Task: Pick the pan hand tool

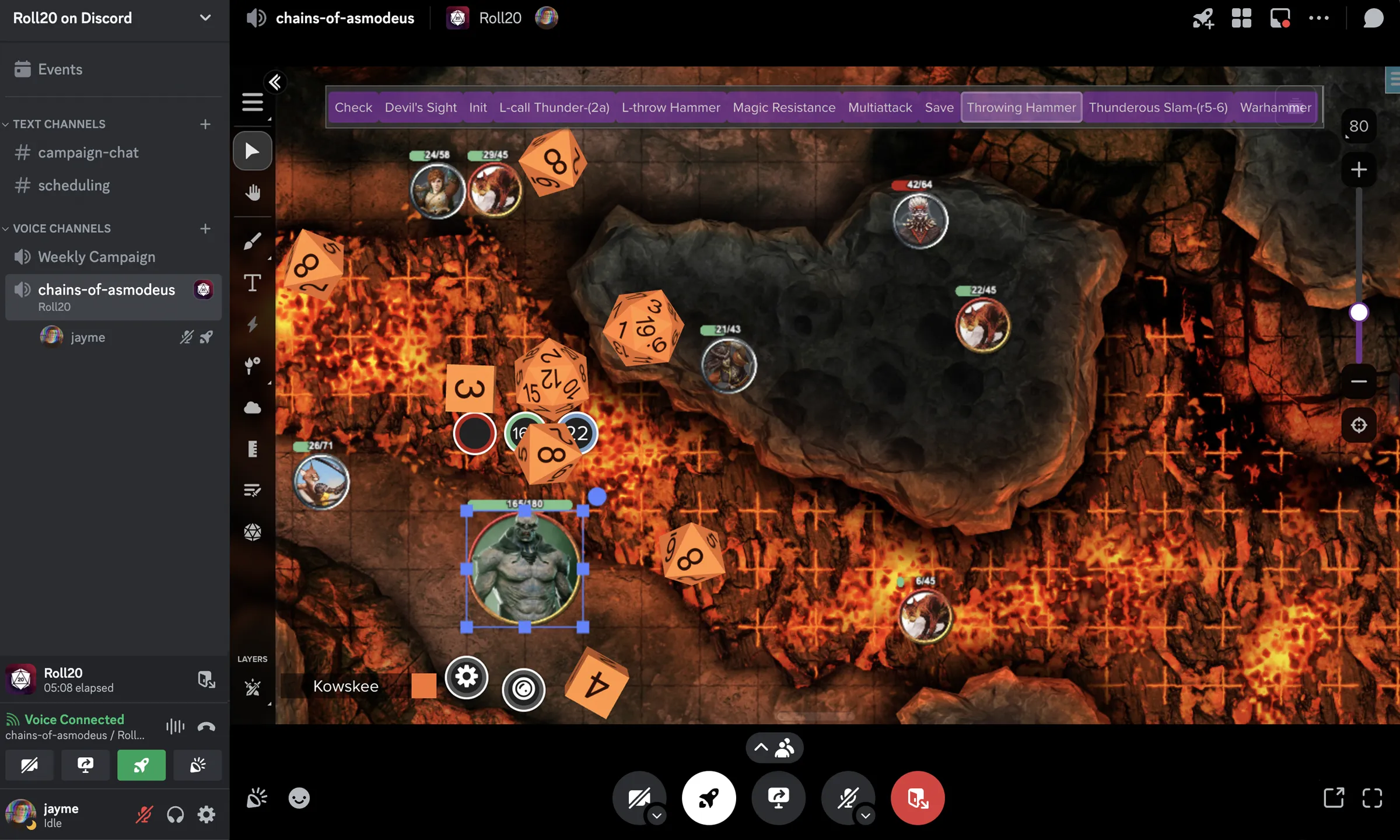Action: (252, 192)
